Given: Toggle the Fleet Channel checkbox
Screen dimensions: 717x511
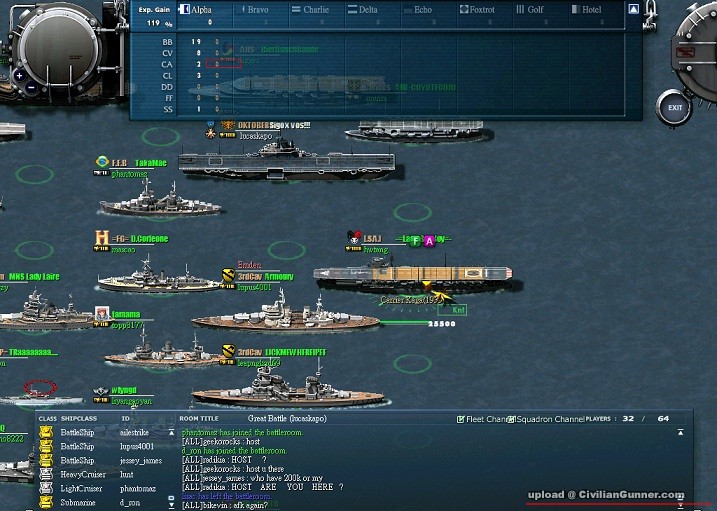Looking at the screenshot, I should click(461, 419).
